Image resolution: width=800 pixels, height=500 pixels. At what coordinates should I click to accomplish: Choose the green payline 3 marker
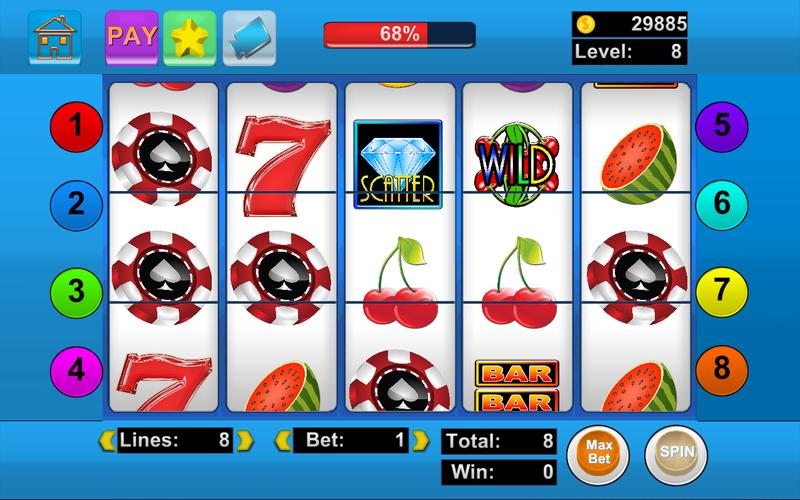click(x=77, y=291)
